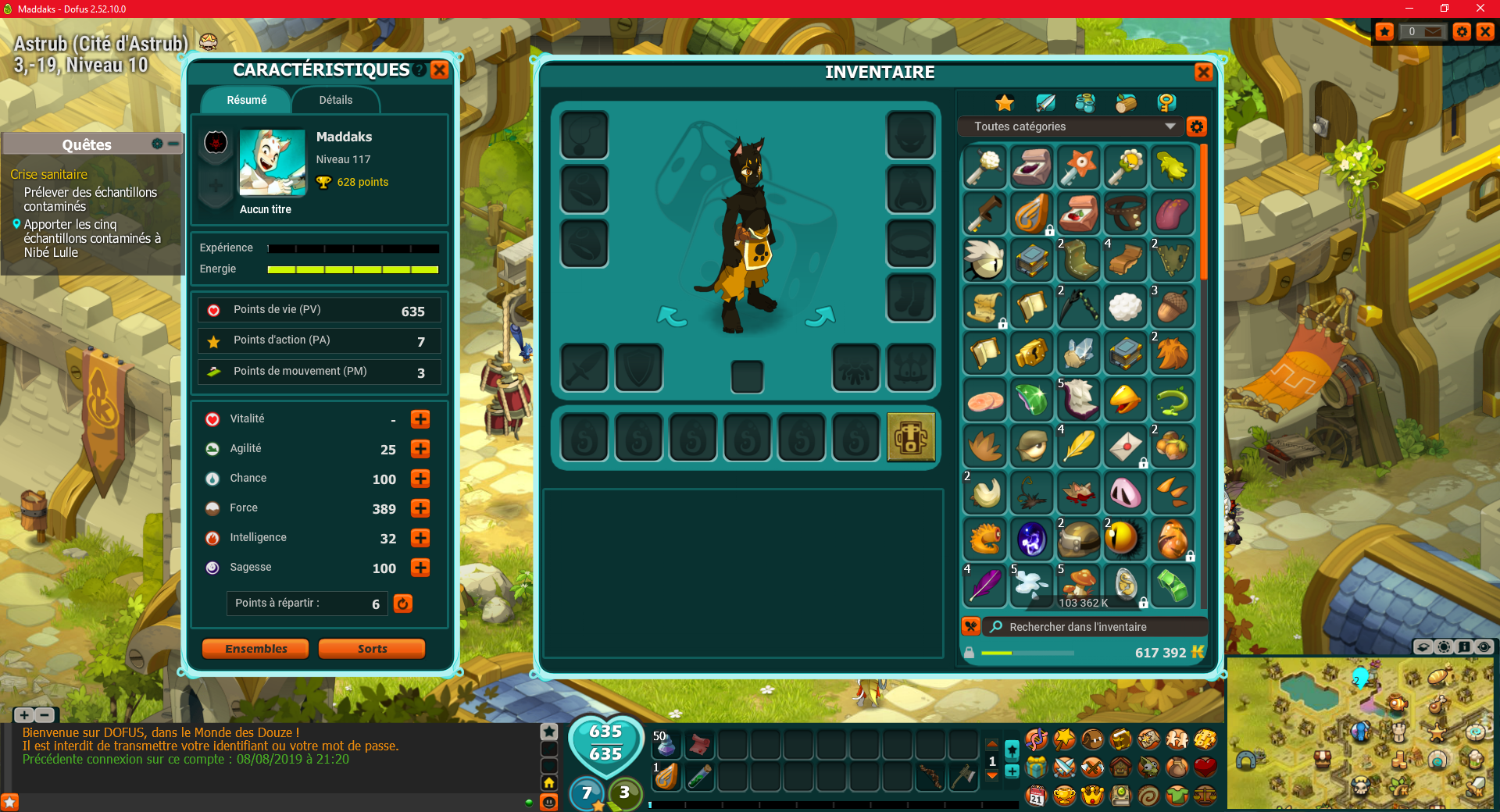
Task: Open quest items with the key icon
Action: 1166,102
